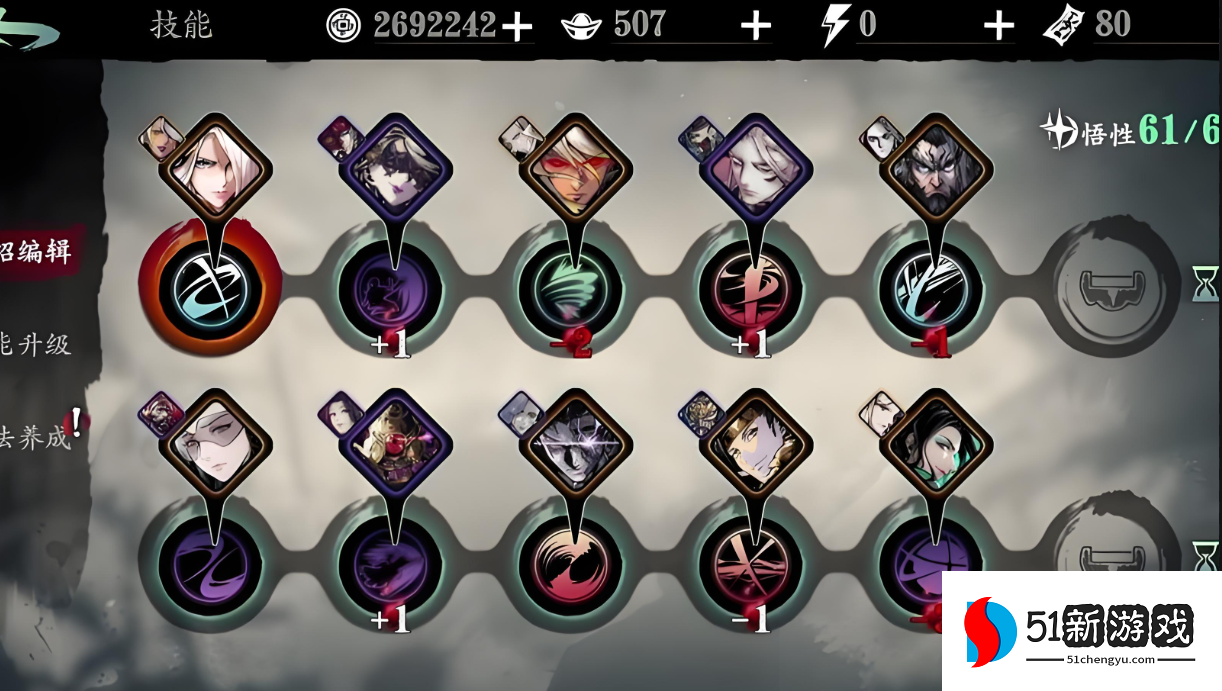Add more copper coins with plus button
The width and height of the screenshot is (1222, 691).
517,27
